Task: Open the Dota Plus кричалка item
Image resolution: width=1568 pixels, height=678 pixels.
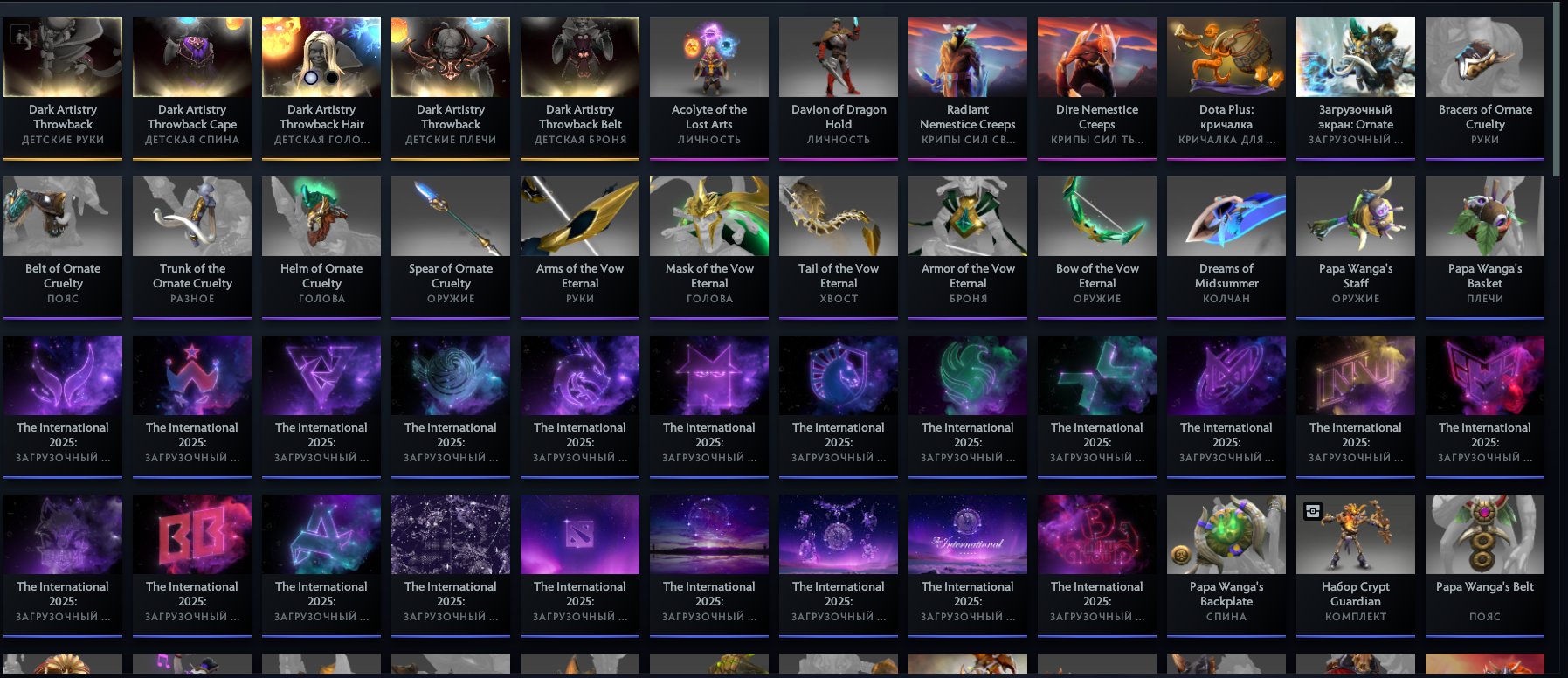Action: [x=1226, y=57]
